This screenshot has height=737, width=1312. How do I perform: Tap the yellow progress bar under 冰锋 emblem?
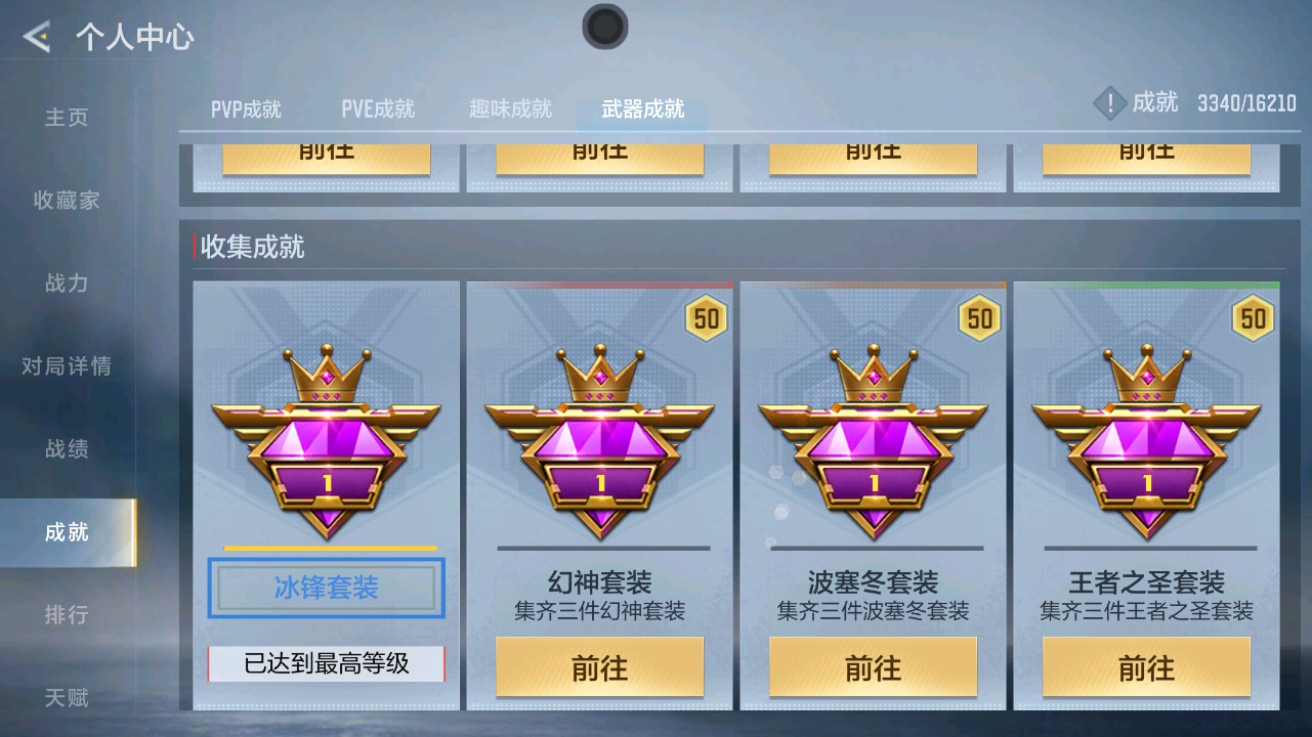pos(326,547)
